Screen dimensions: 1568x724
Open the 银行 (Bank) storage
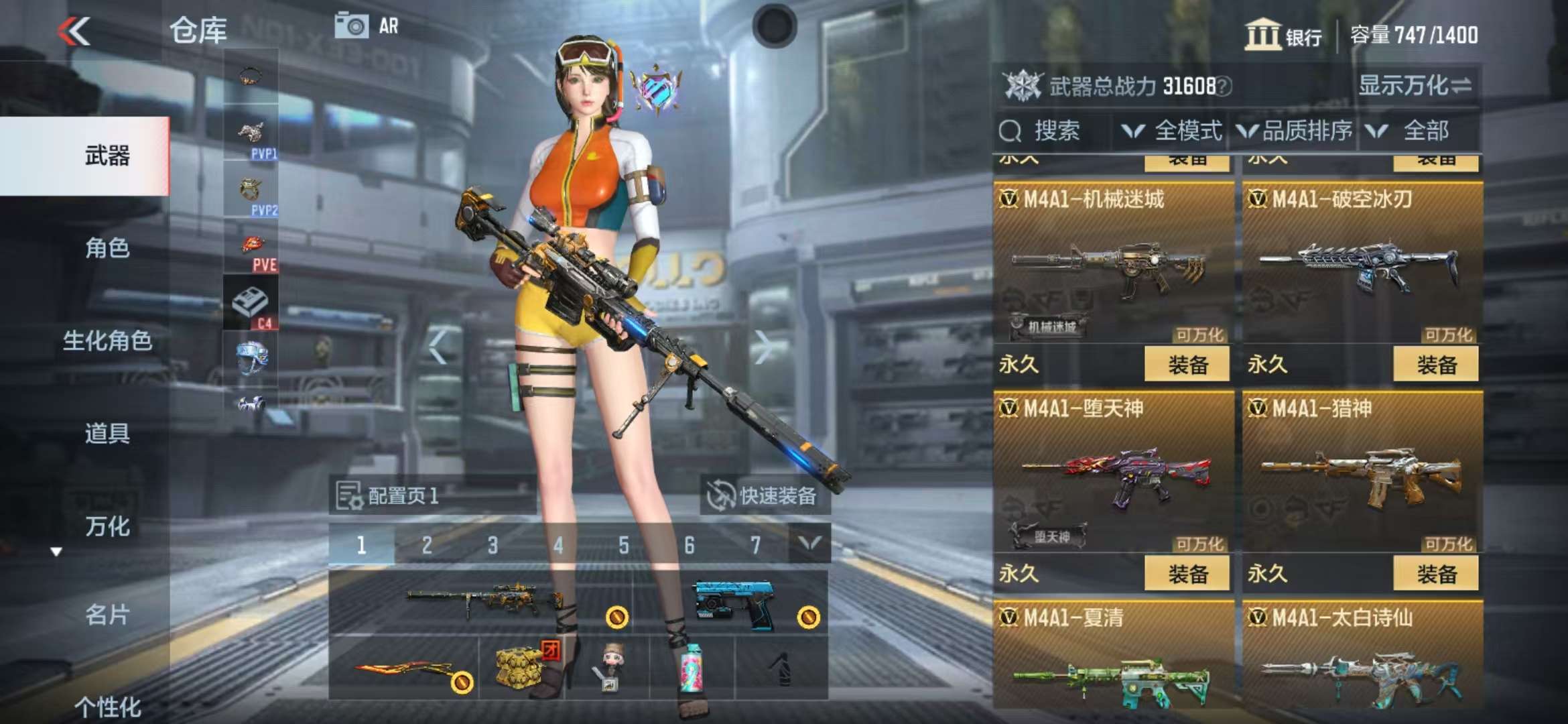[x=1283, y=35]
